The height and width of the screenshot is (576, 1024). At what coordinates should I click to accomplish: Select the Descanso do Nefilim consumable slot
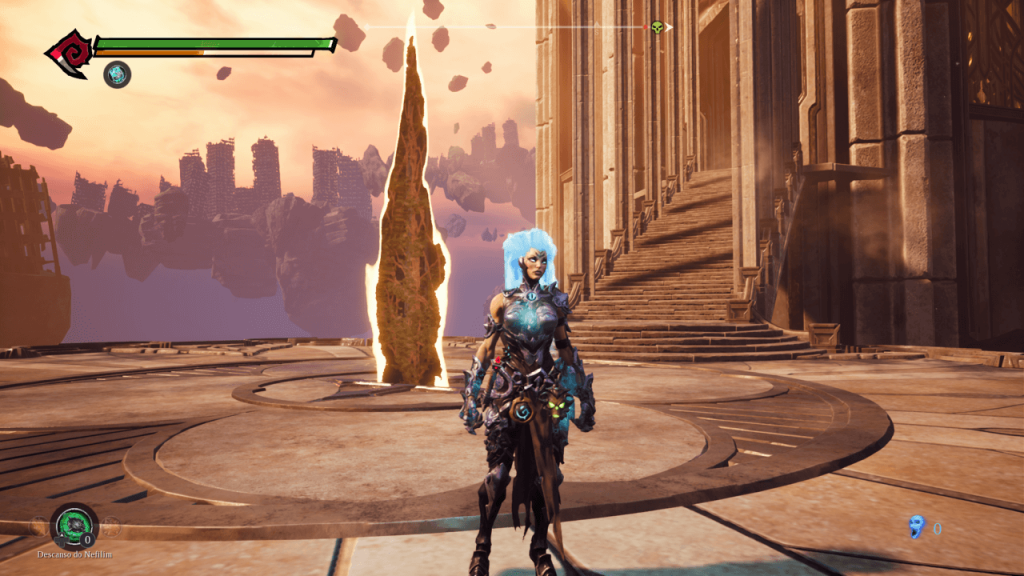74,525
